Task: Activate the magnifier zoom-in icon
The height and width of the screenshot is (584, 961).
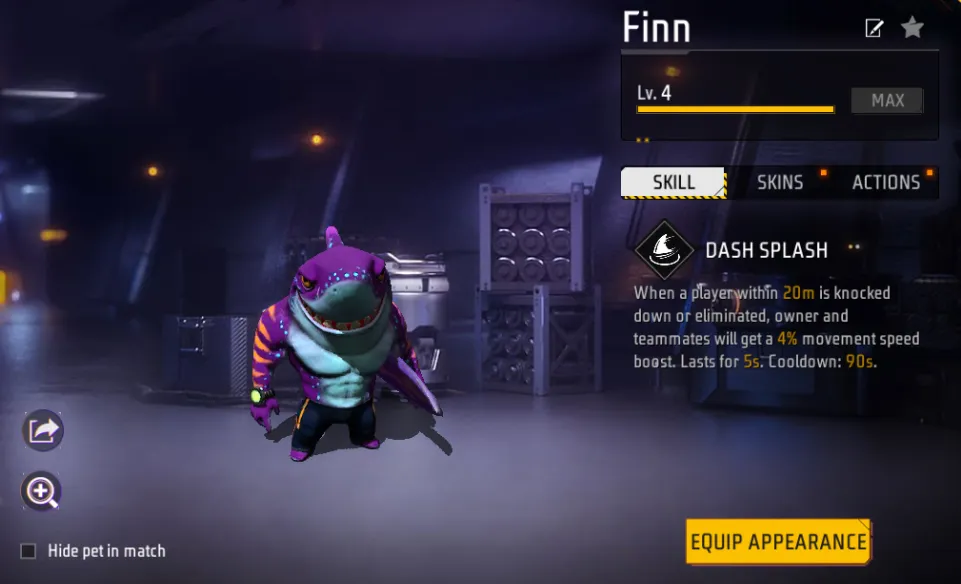Action: 42,491
